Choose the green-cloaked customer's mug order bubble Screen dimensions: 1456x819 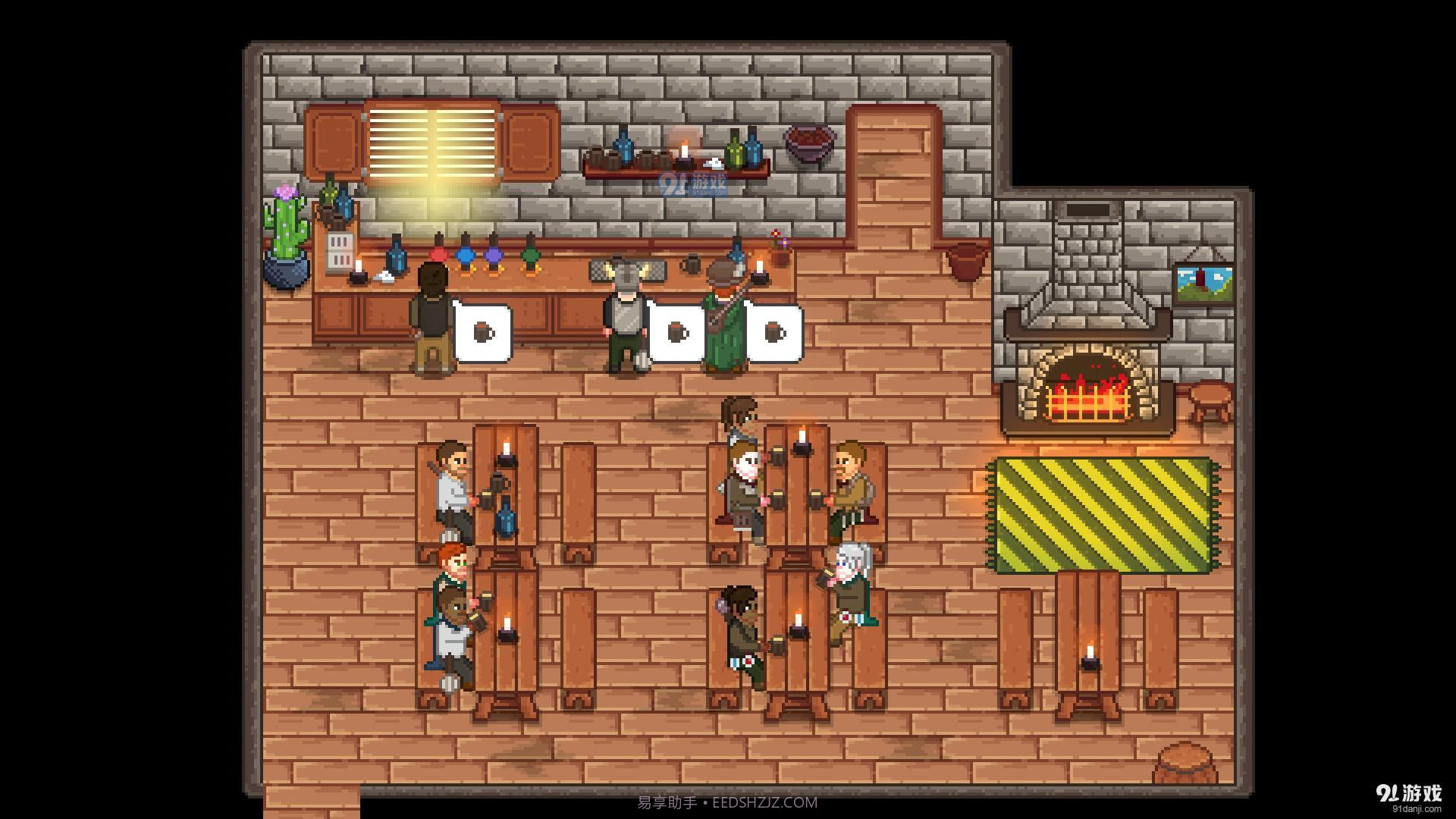click(773, 333)
